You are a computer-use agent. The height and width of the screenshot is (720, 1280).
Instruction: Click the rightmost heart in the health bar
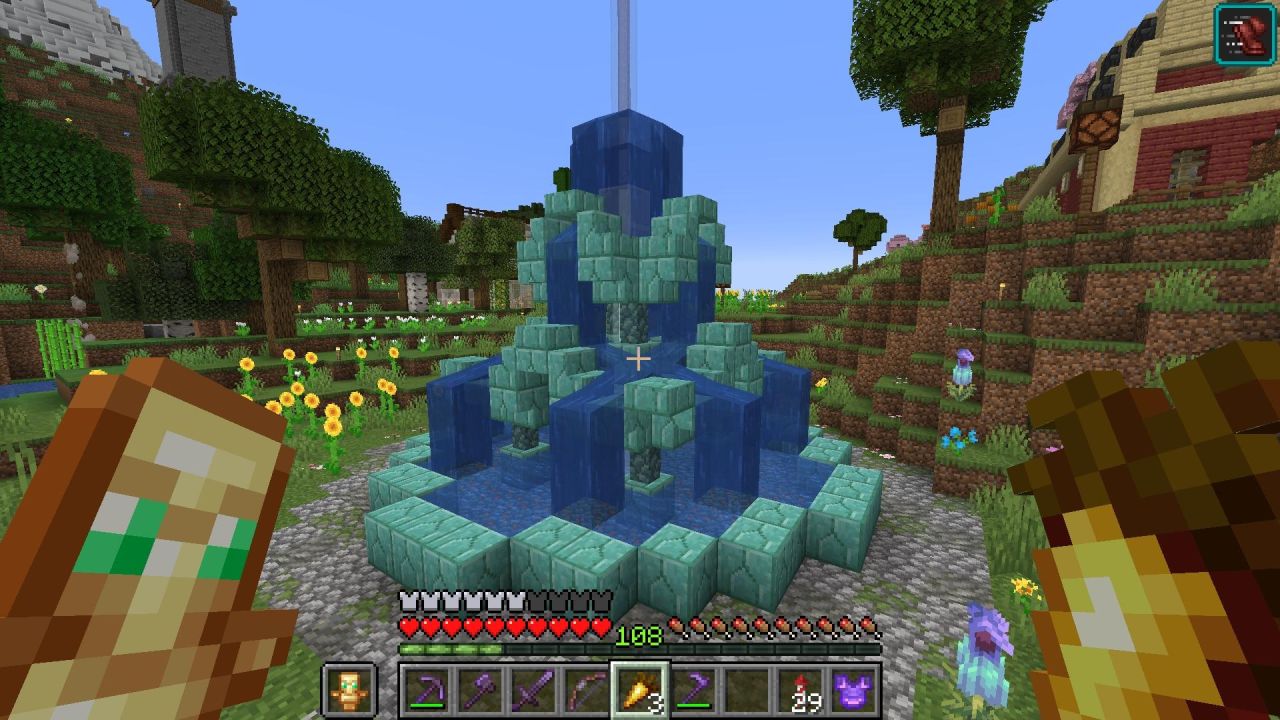click(x=602, y=626)
